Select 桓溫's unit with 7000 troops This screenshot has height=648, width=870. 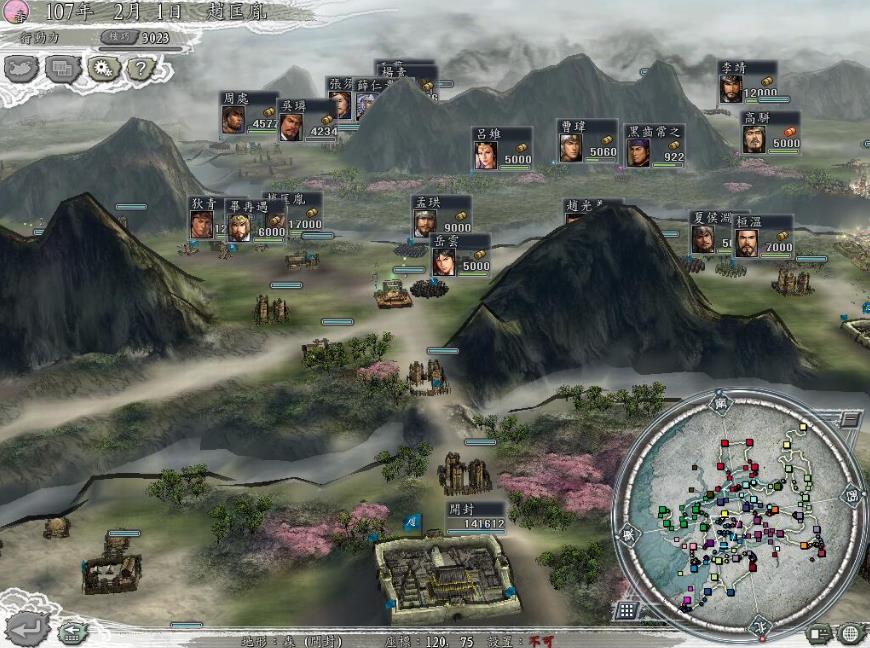pyautogui.click(x=764, y=238)
